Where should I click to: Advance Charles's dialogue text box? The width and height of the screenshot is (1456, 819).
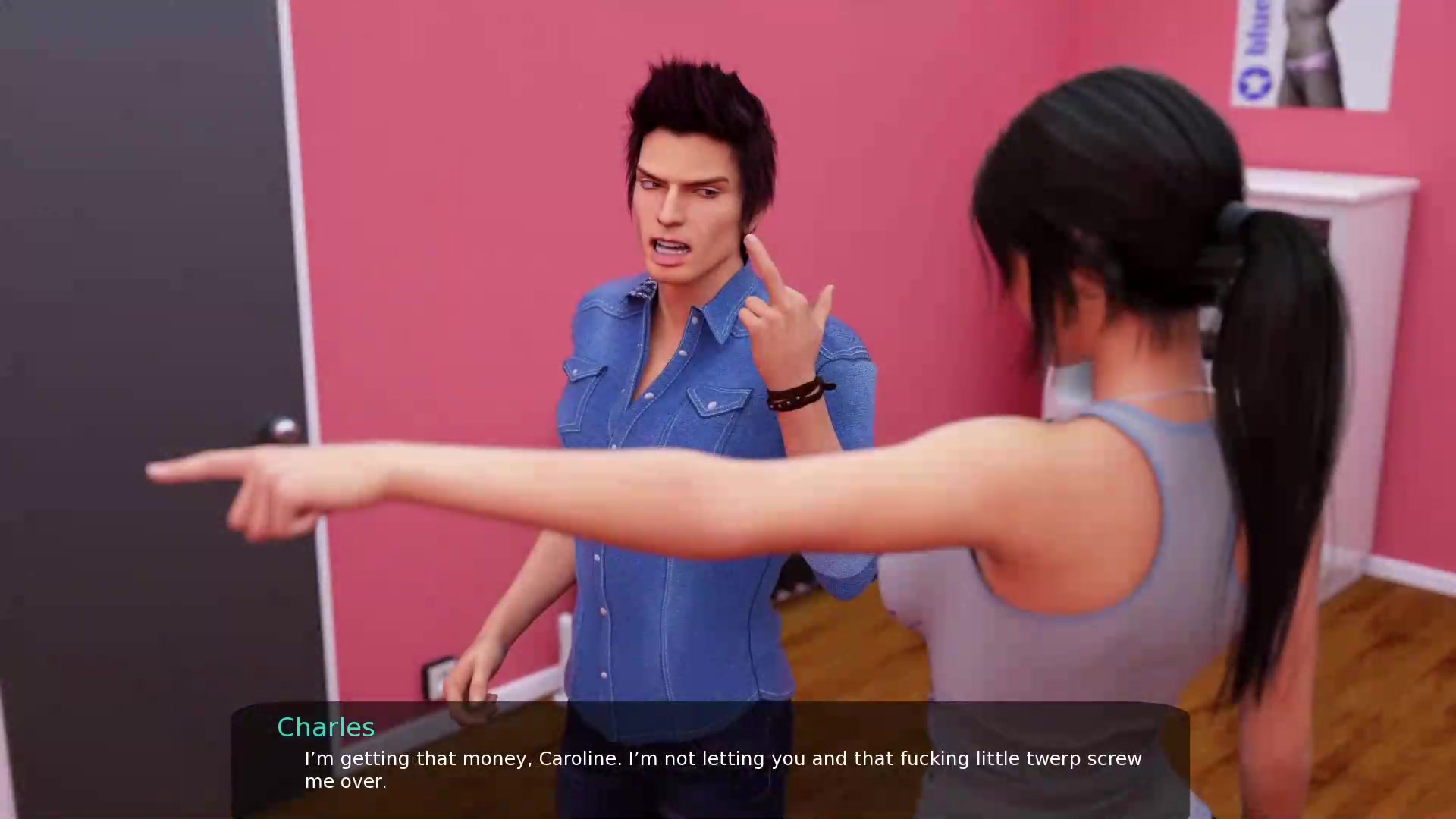710,761
